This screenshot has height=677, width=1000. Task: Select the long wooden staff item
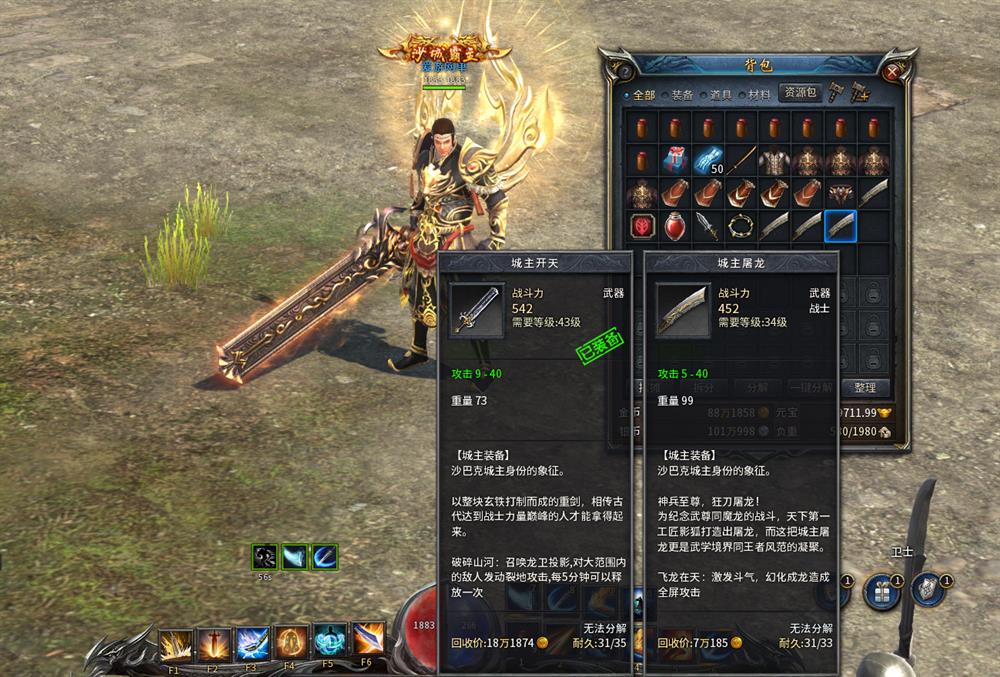pos(741,160)
